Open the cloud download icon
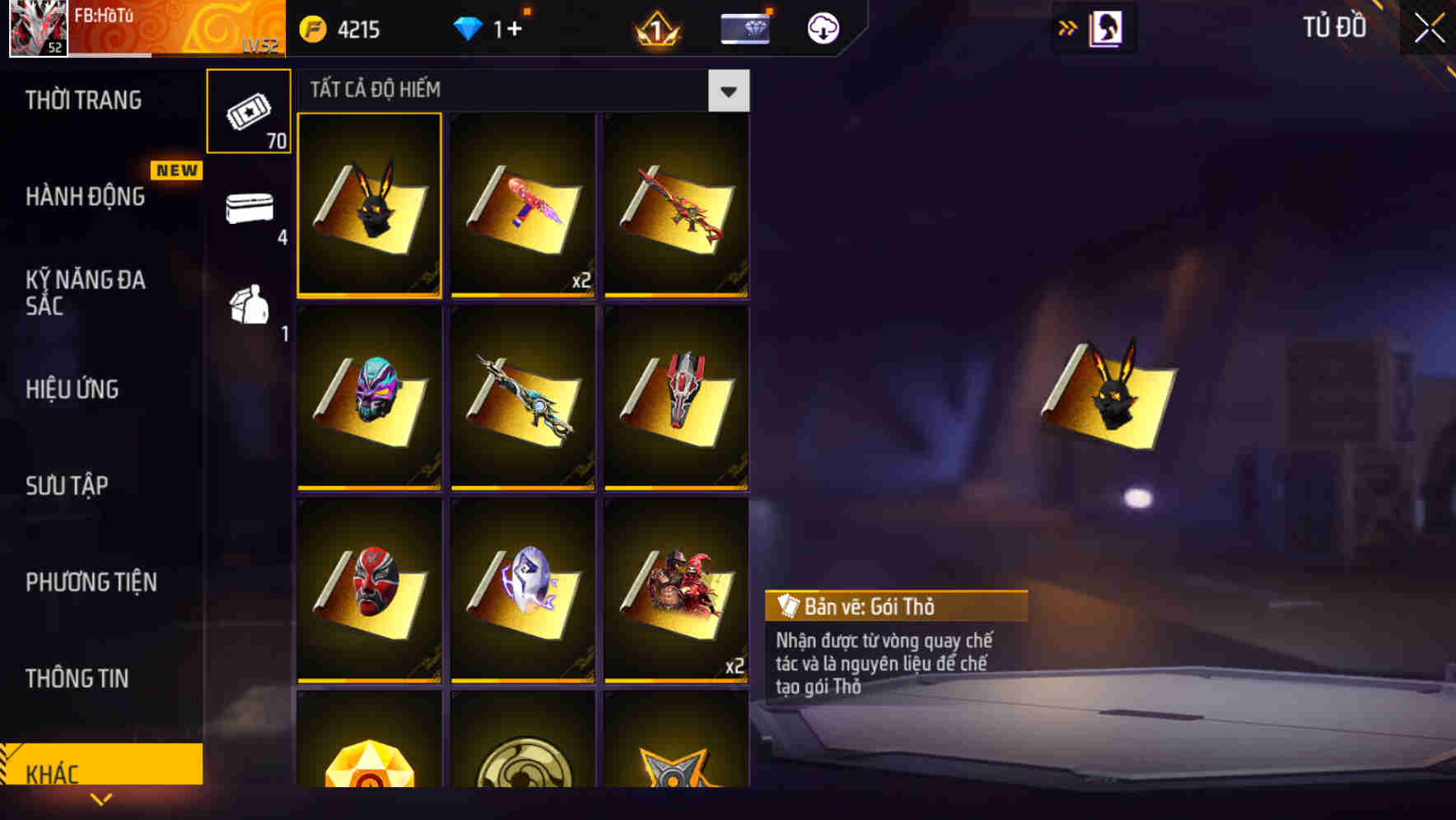The width and height of the screenshot is (1456, 820). [823, 27]
